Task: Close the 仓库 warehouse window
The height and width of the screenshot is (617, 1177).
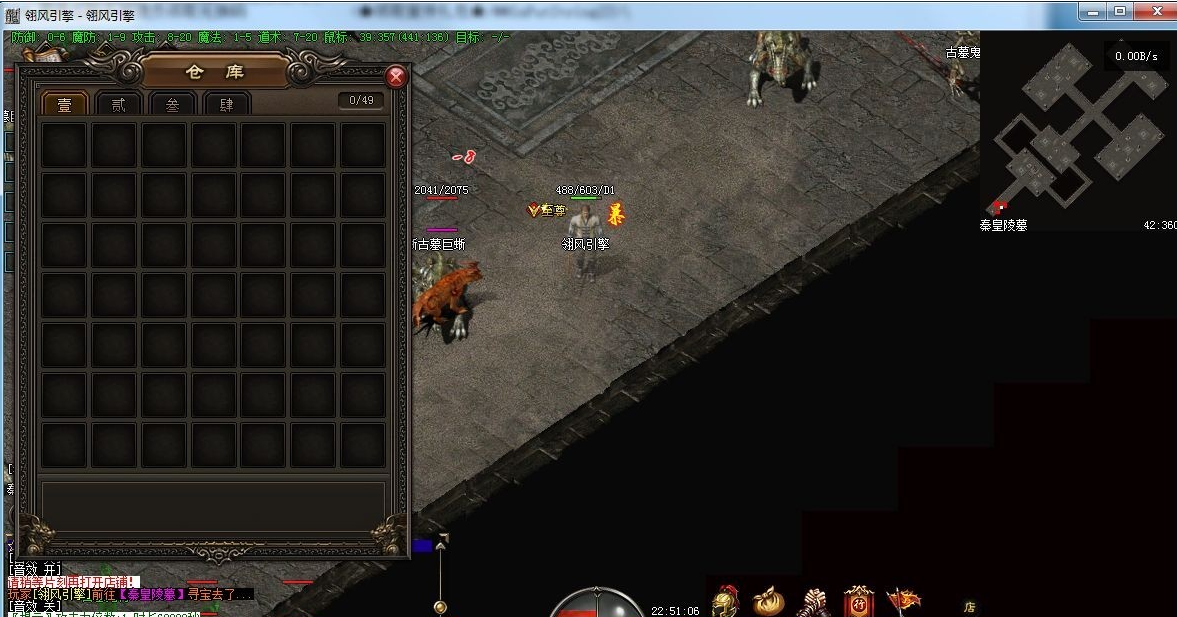Action: pos(397,76)
